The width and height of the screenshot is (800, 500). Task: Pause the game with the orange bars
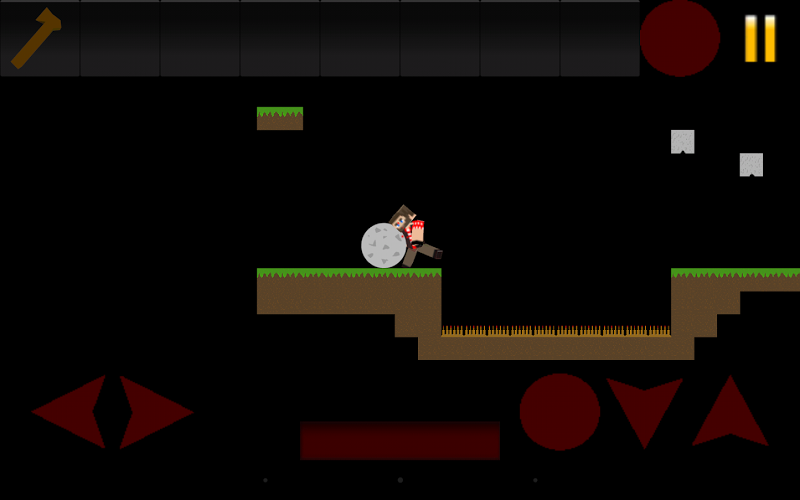[x=760, y=39]
